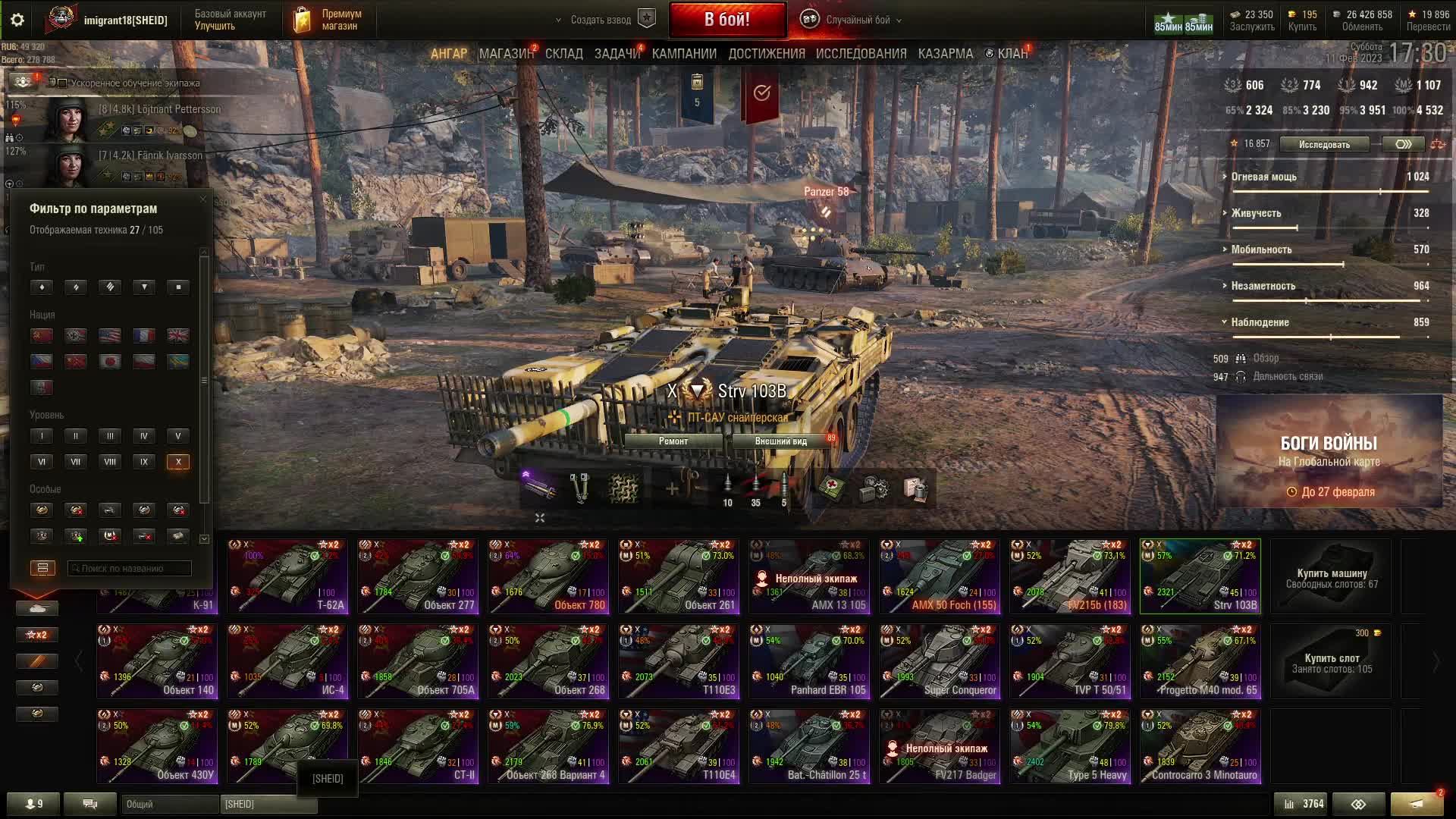Click the red "В бой!" battle button
Viewport: 1456px width, 819px height.
[726, 20]
